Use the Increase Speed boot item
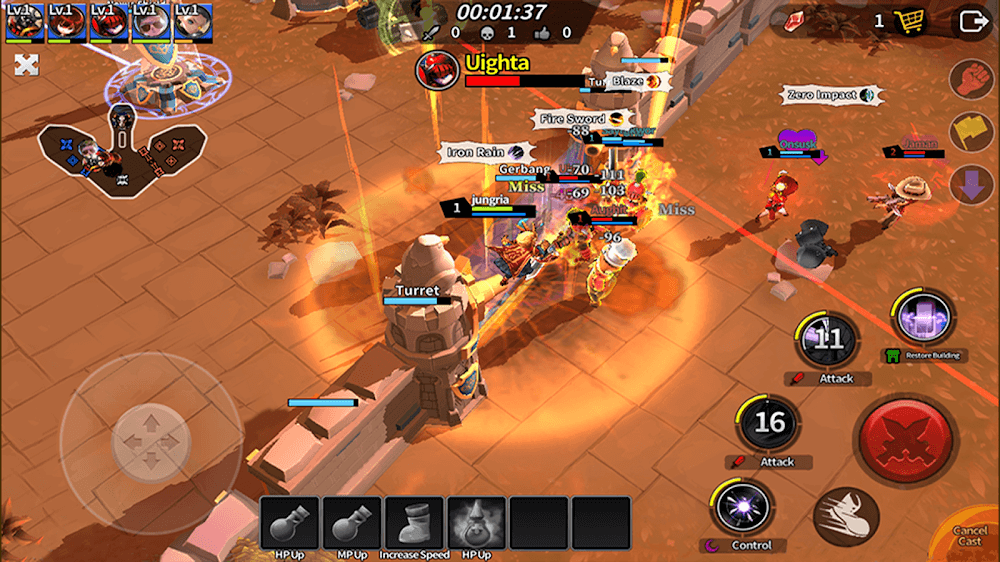The width and height of the screenshot is (1000, 562). (414, 524)
